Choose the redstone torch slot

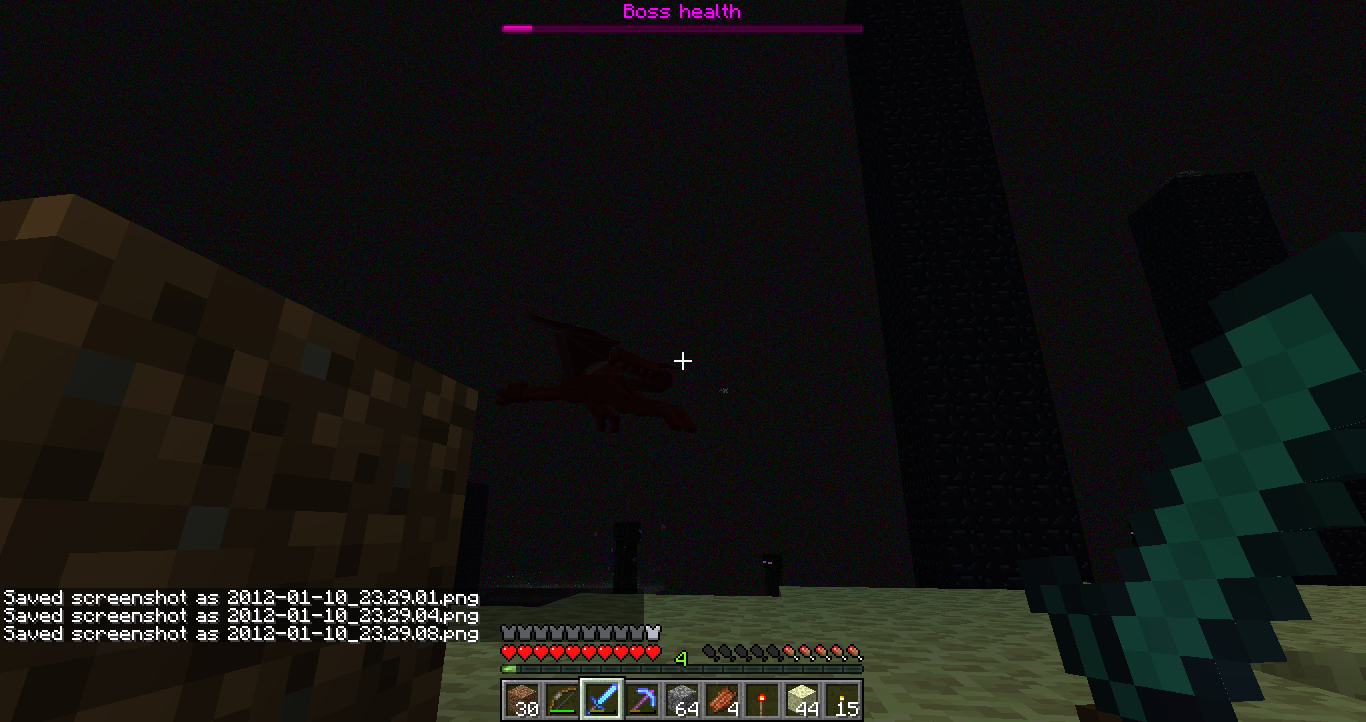tap(762, 699)
